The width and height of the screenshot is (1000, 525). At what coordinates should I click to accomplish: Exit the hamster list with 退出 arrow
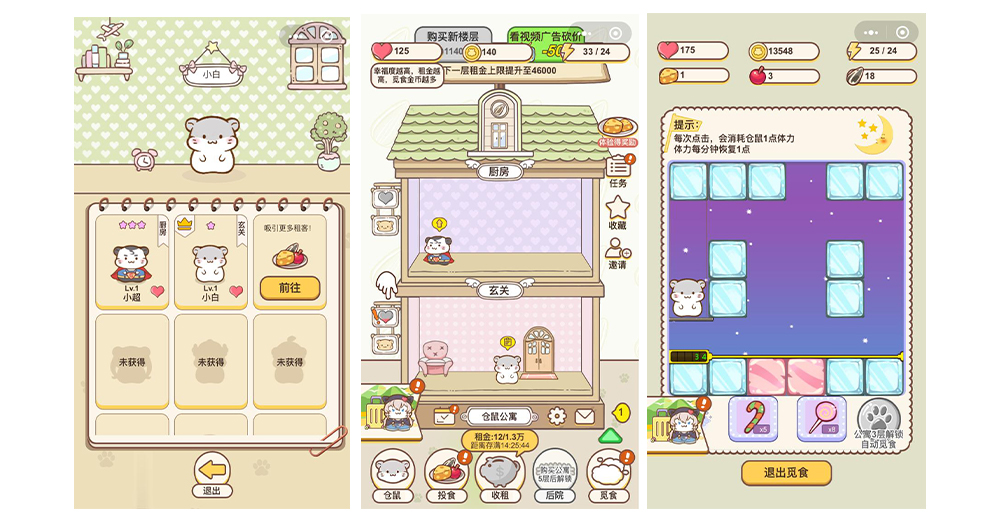coord(211,472)
